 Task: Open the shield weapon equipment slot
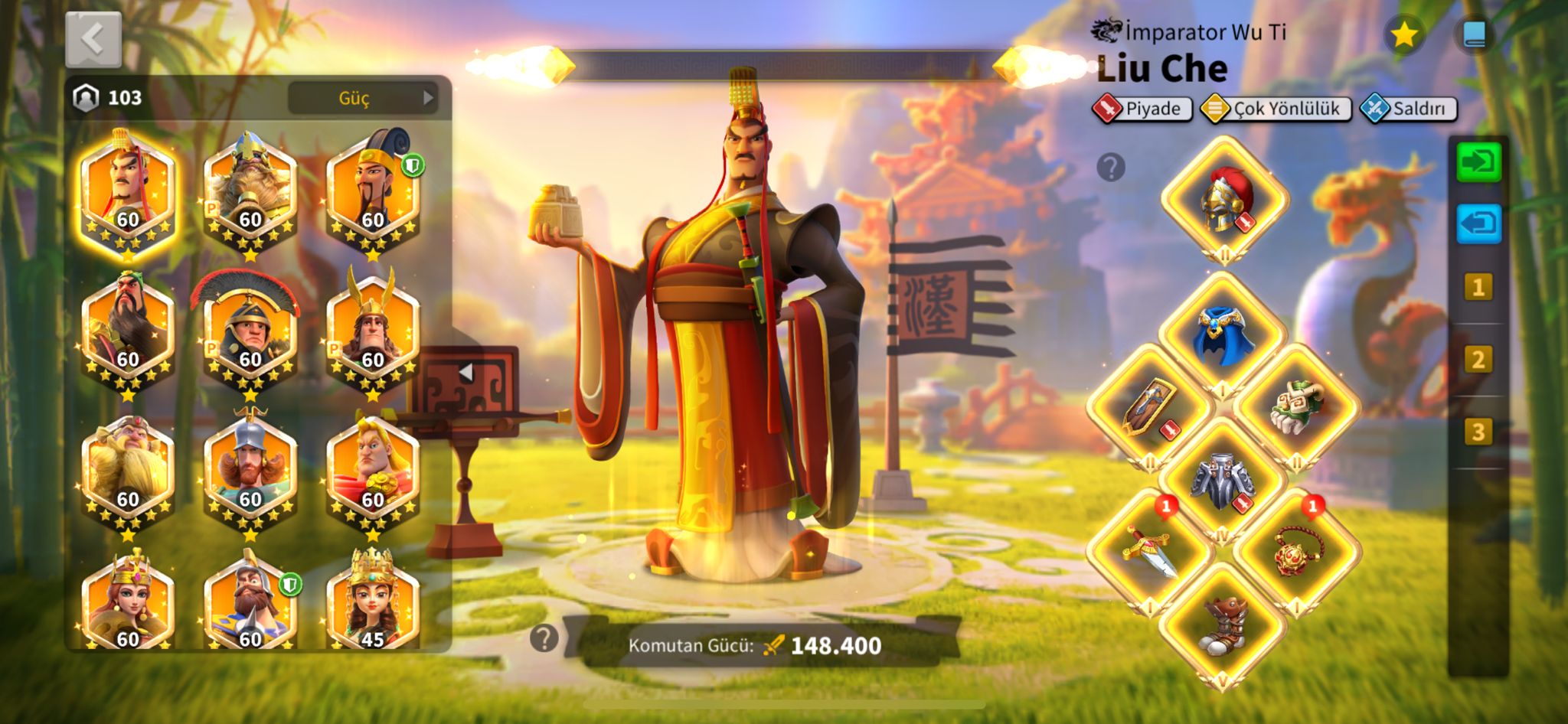pos(1149,409)
